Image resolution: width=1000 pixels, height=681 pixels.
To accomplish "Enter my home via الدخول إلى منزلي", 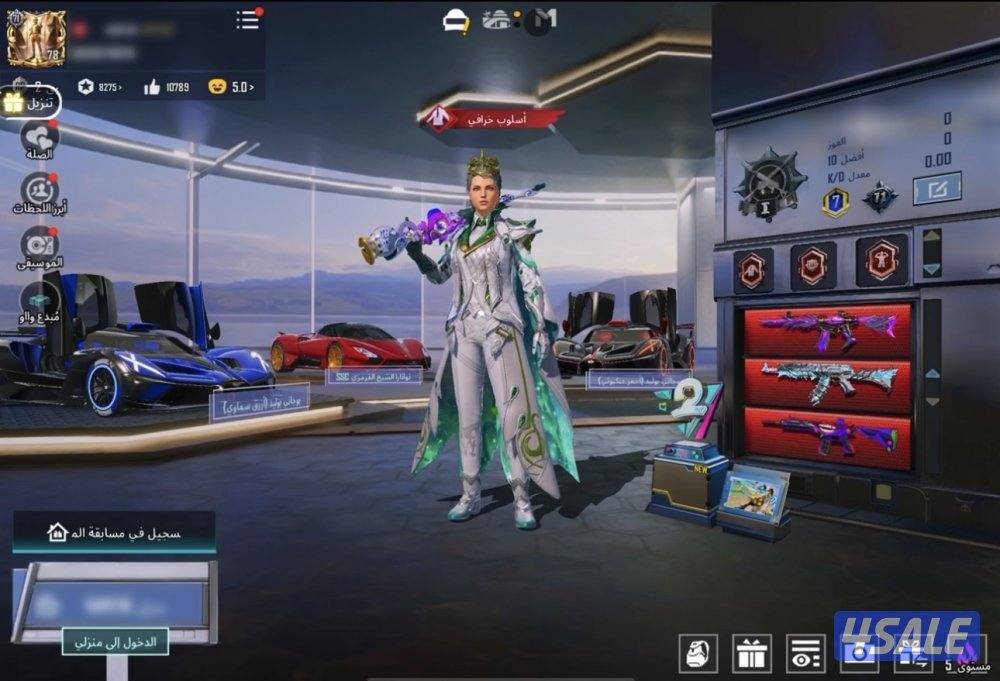I will [x=115, y=641].
